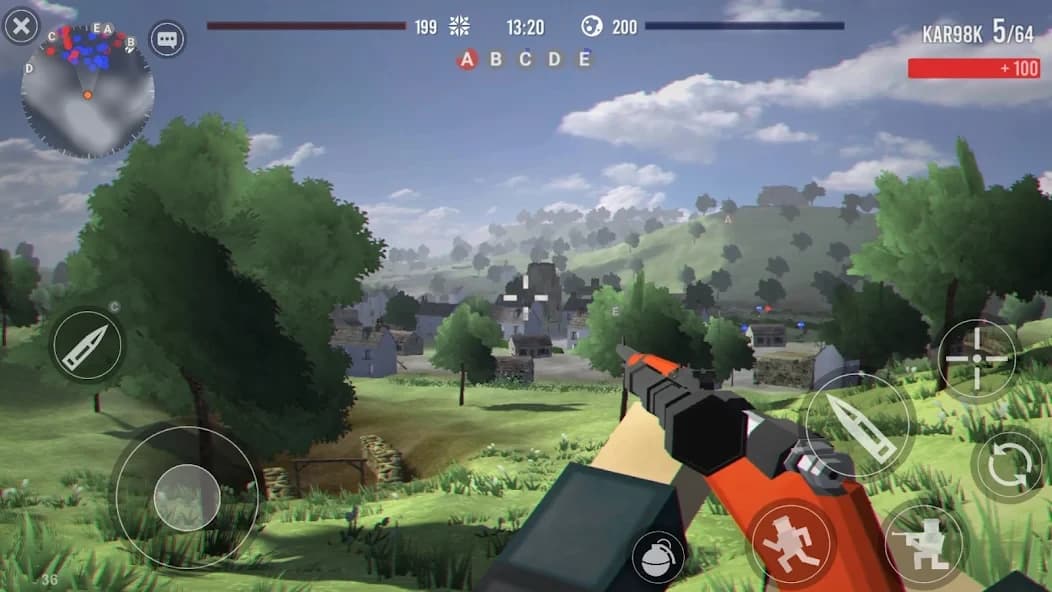Viewport: 1052px width, 592px height.
Task: Aim down sights with the crosshair button
Action: [977, 360]
